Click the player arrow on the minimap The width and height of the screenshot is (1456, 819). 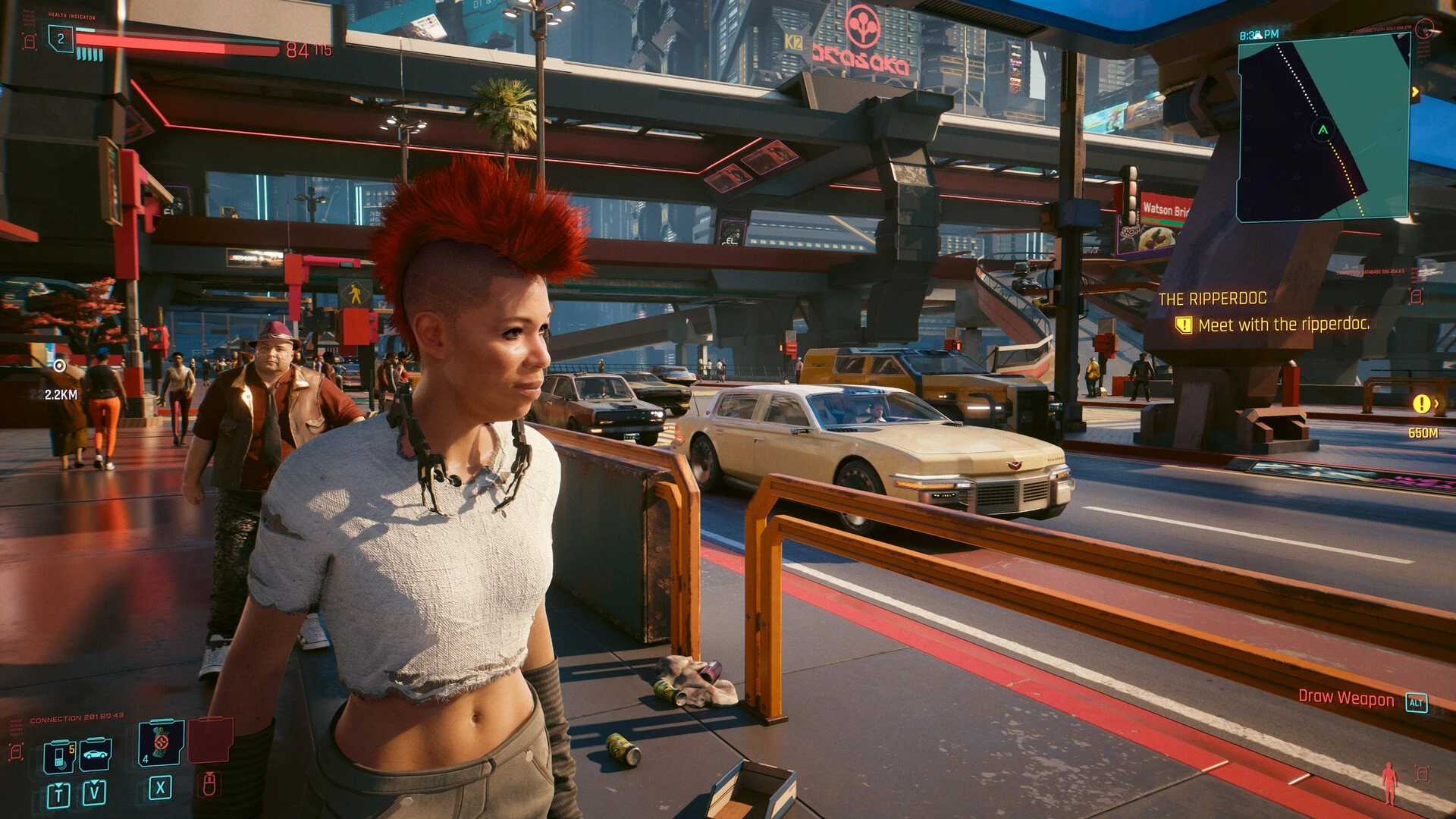point(1321,128)
